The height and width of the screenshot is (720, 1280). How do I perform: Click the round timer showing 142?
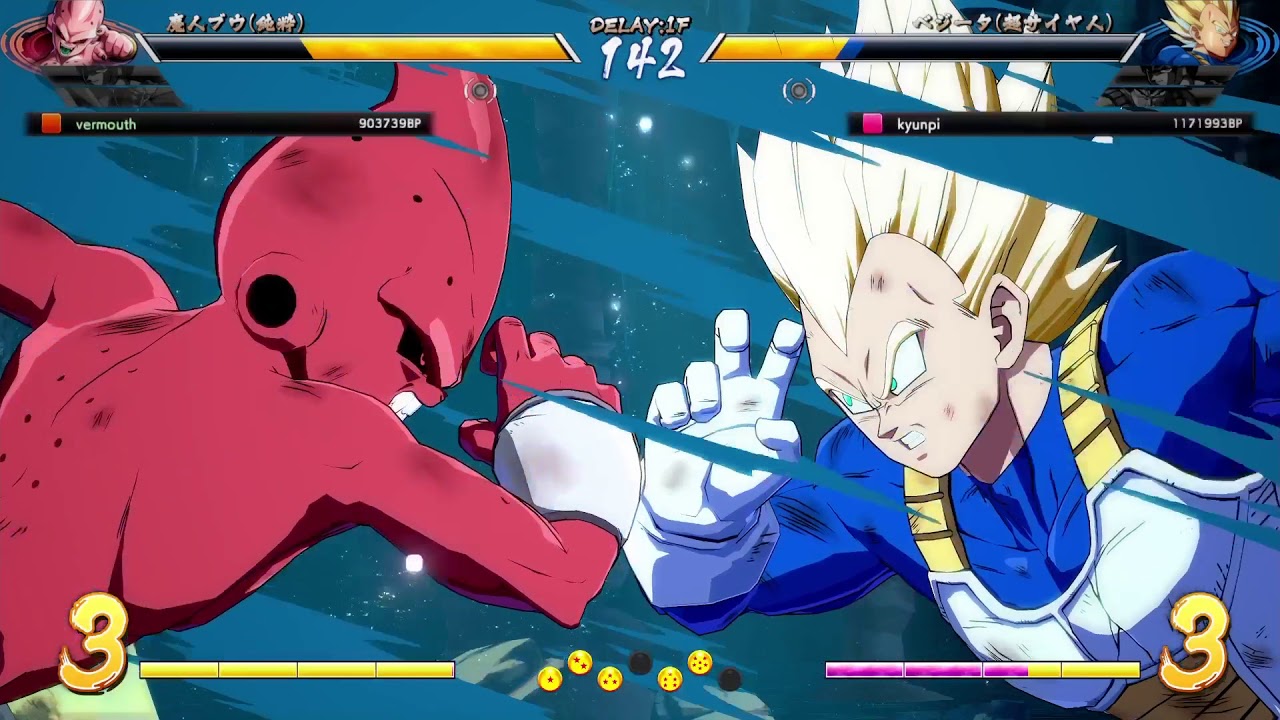(x=640, y=58)
